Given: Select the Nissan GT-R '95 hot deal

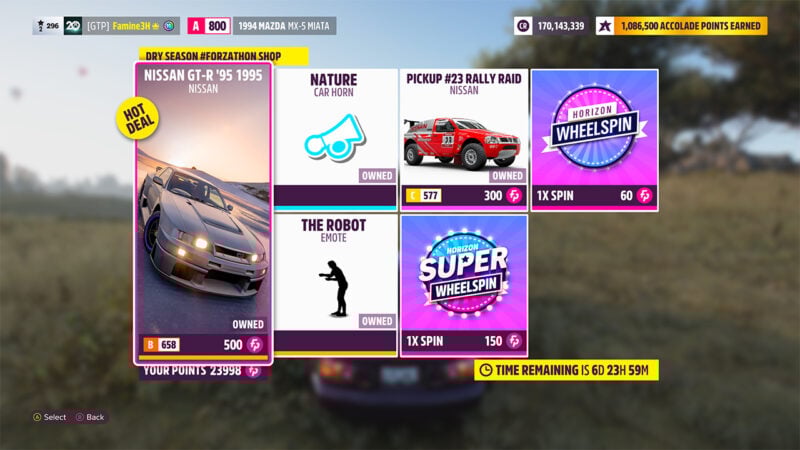Looking at the screenshot, I should (203, 215).
